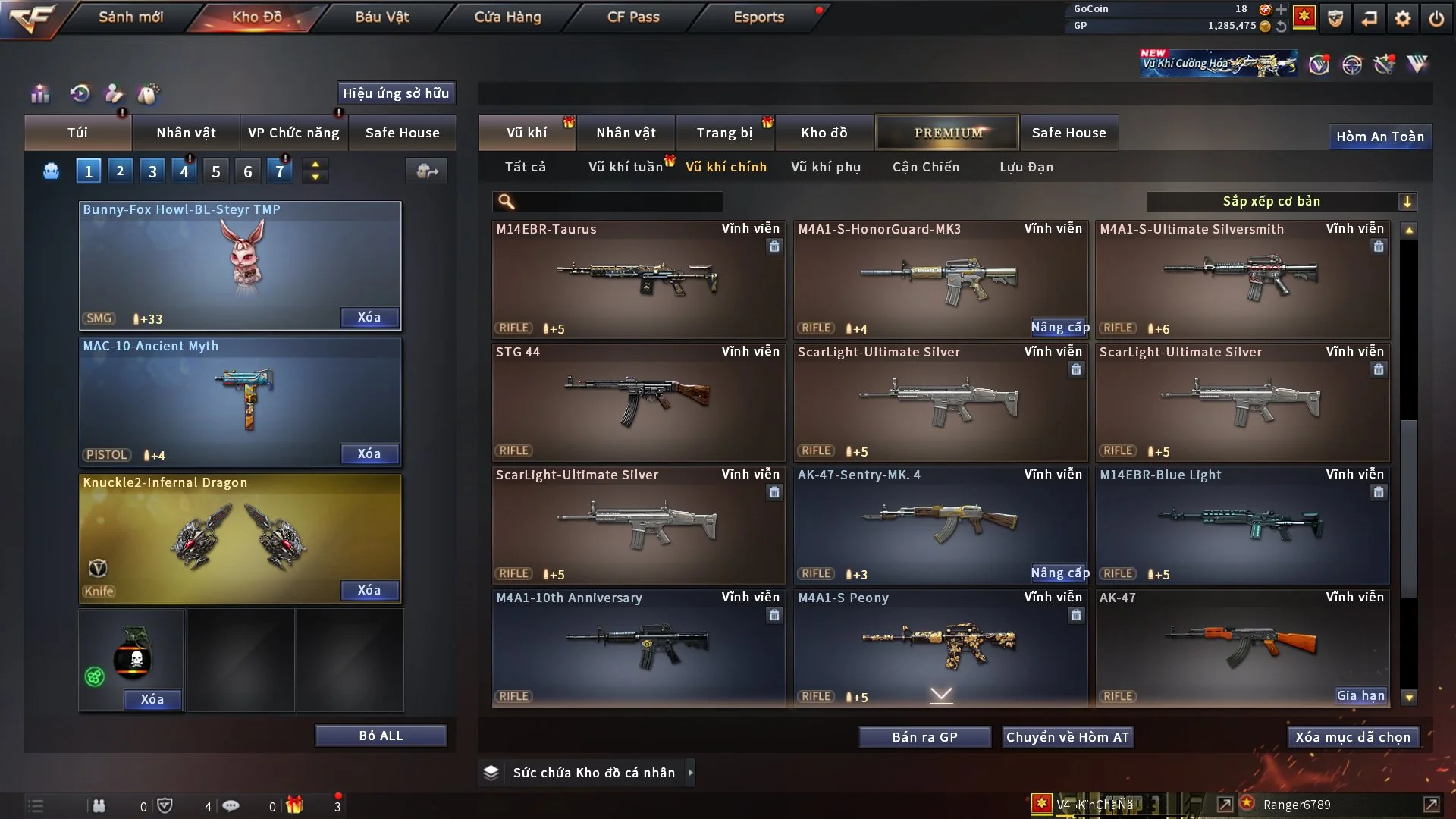Image resolution: width=1456 pixels, height=819 pixels.
Task: Filter by Cận Chiến weapons
Action: [926, 167]
